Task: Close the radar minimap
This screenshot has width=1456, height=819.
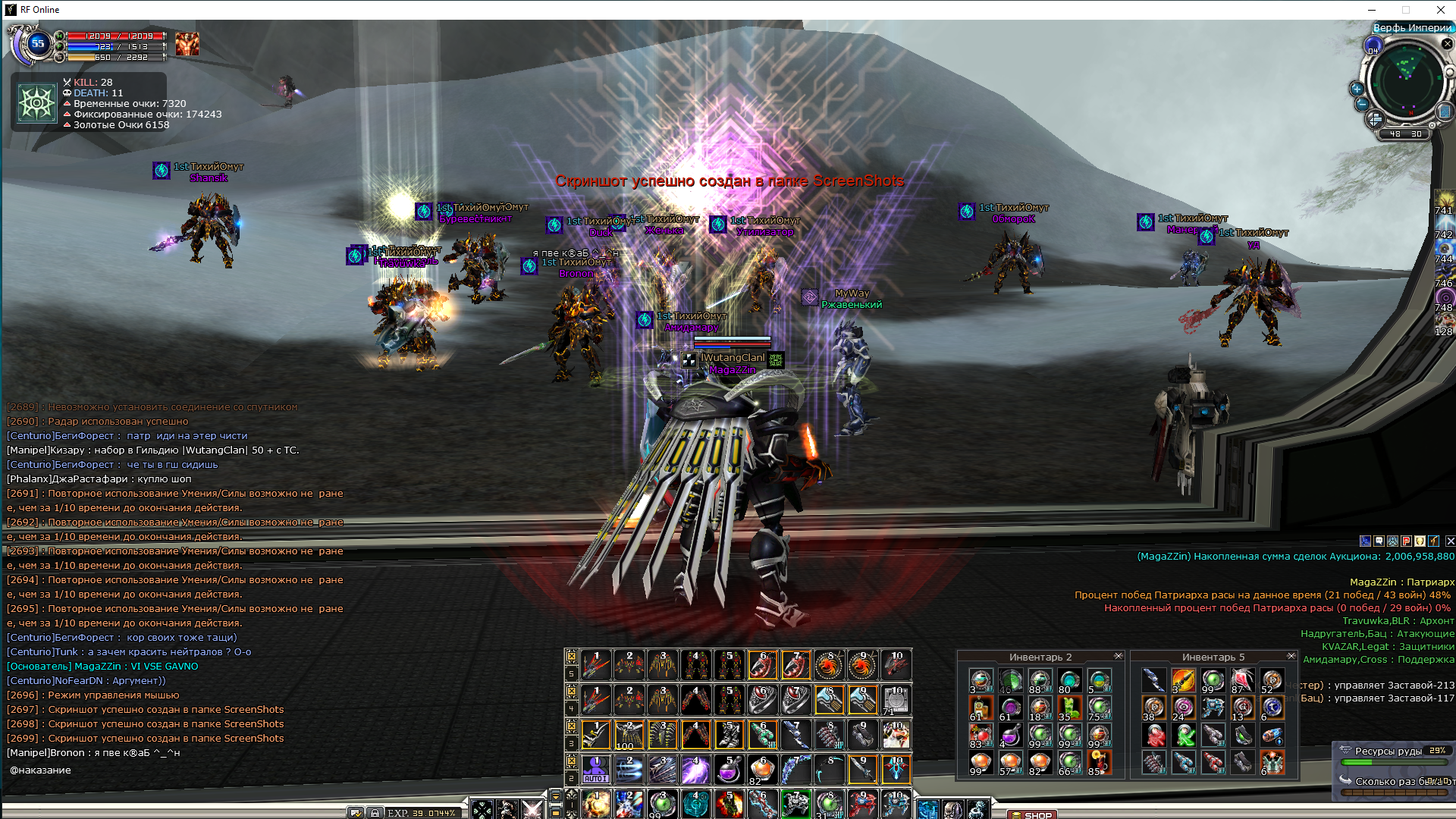Action: click(x=1447, y=44)
